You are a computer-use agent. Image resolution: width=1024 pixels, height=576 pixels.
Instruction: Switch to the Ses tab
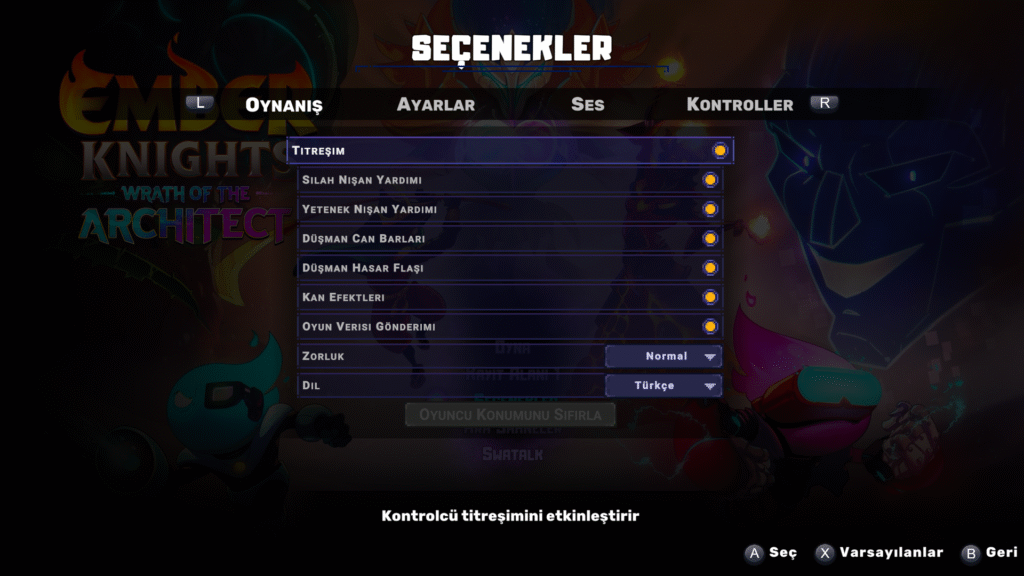pyautogui.click(x=587, y=104)
